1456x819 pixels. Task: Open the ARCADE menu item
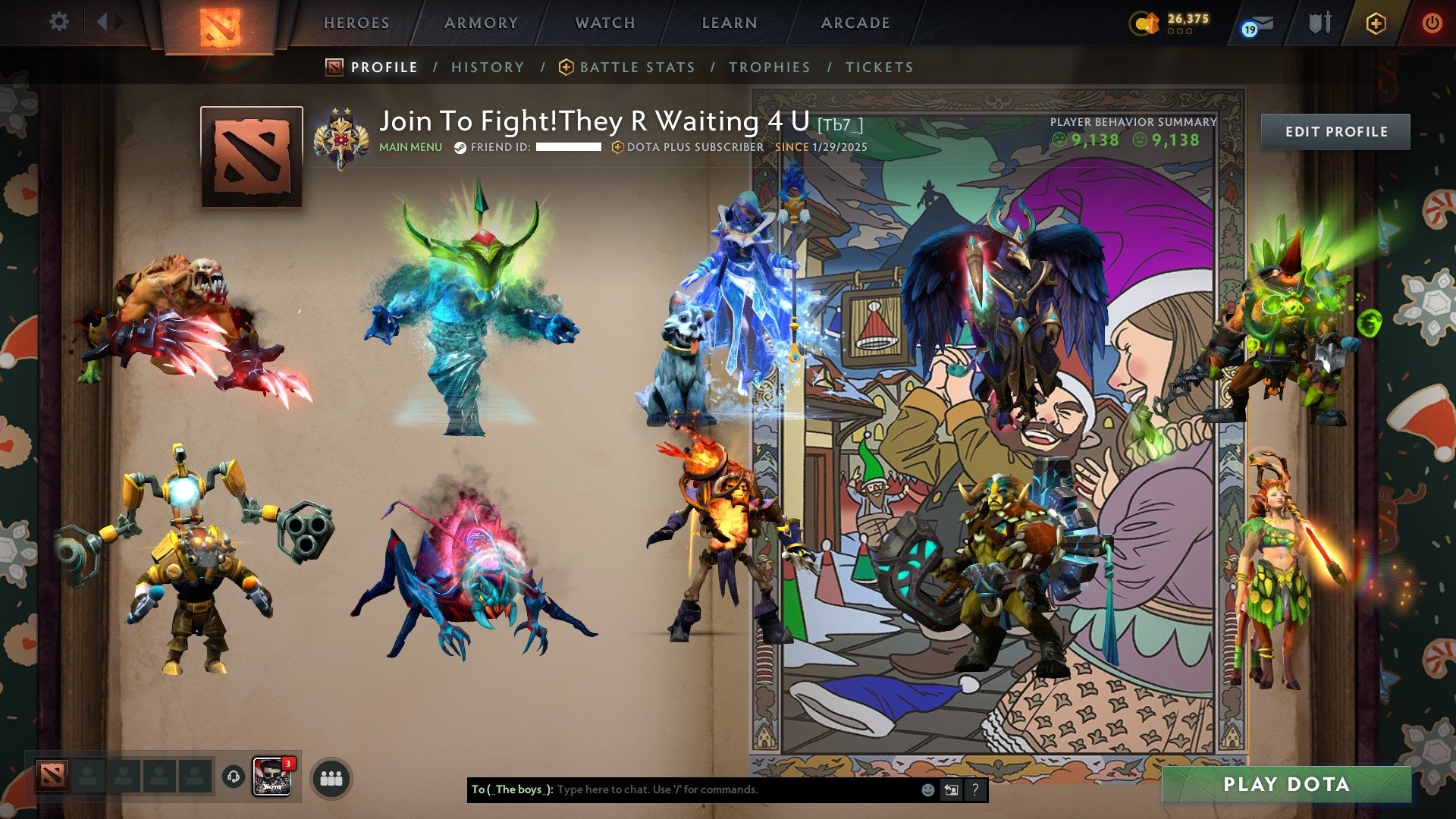click(855, 23)
